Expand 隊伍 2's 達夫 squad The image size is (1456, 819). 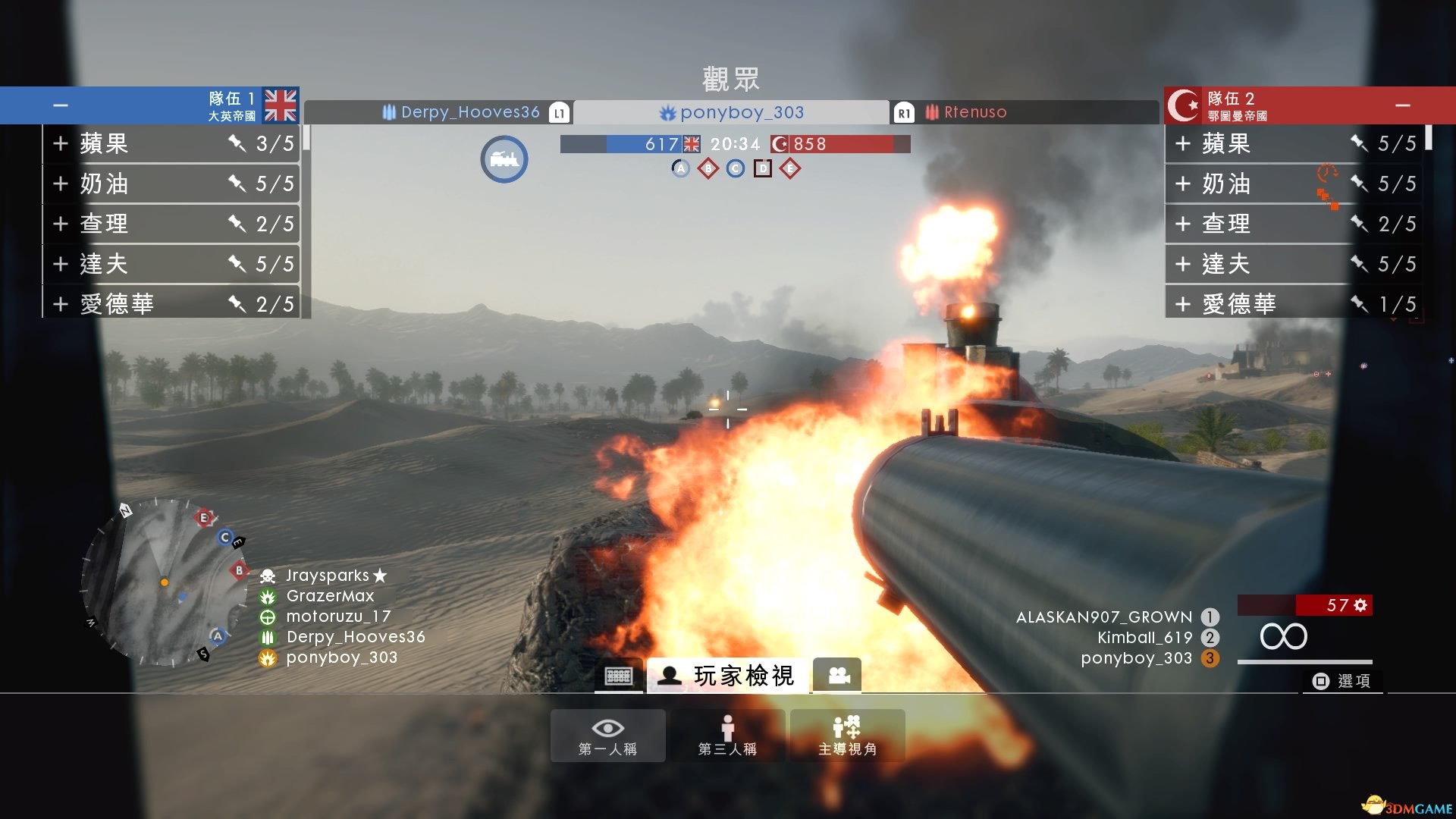click(1182, 264)
